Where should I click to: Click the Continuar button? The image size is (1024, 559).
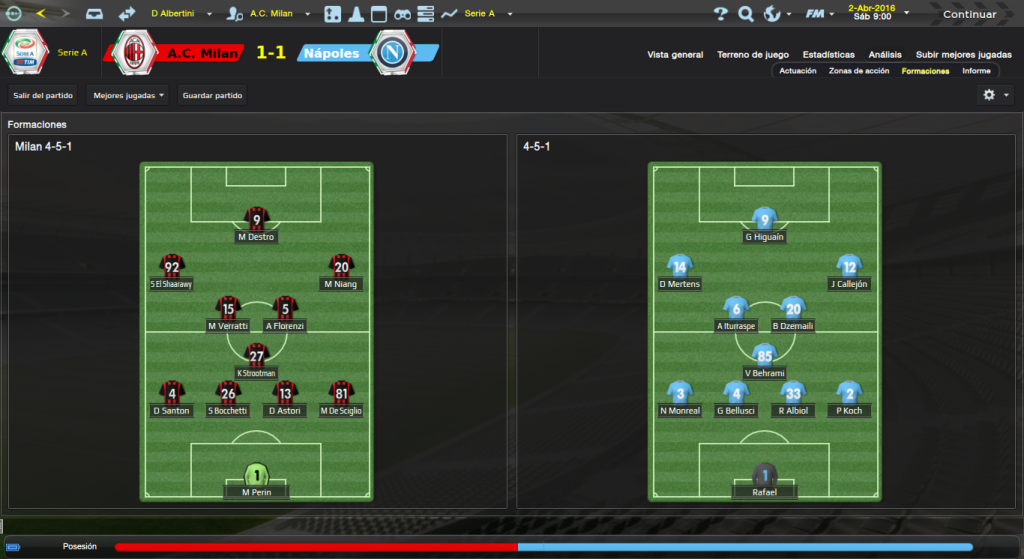tap(969, 14)
